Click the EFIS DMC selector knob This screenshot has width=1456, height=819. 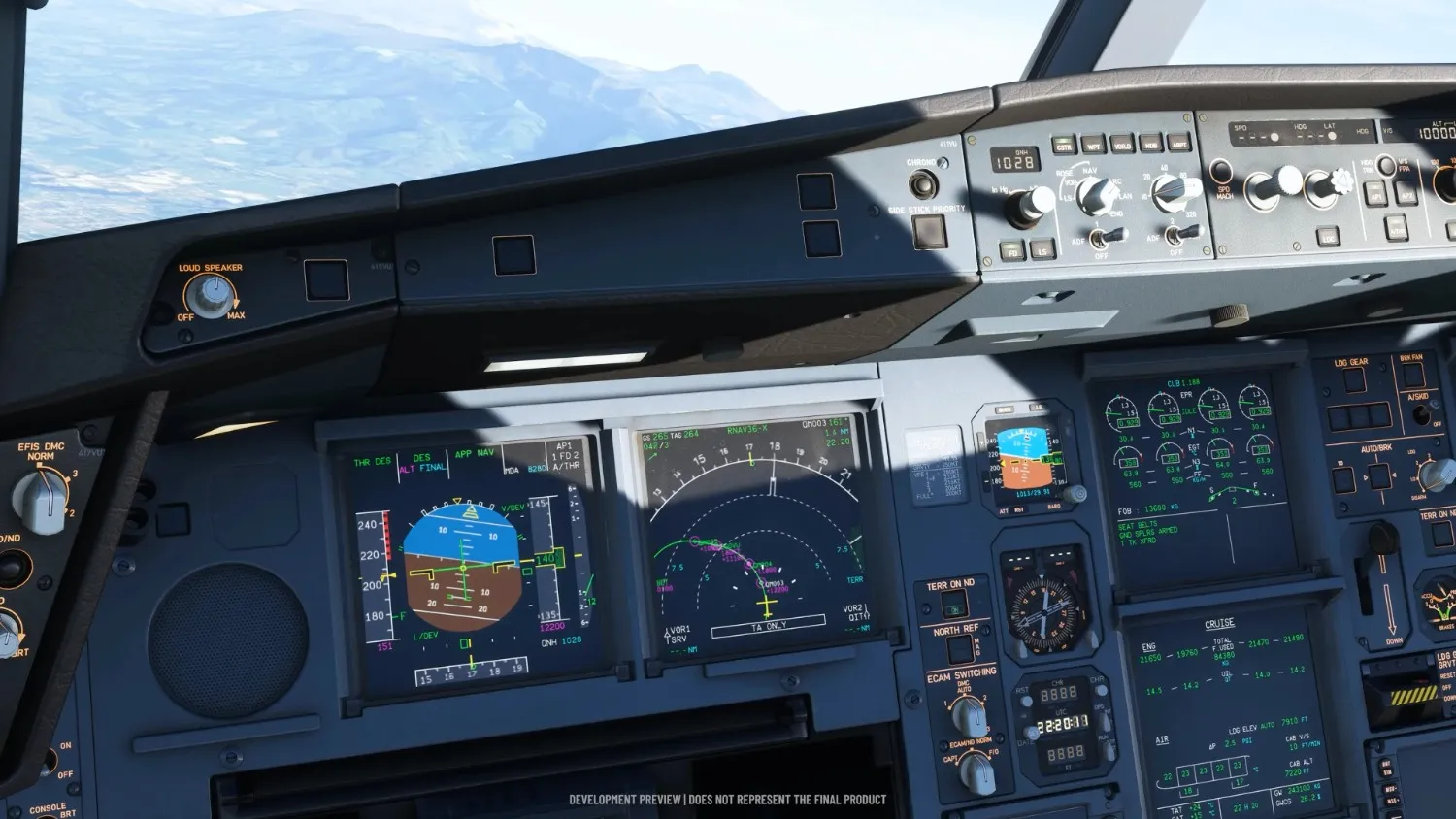[41, 497]
